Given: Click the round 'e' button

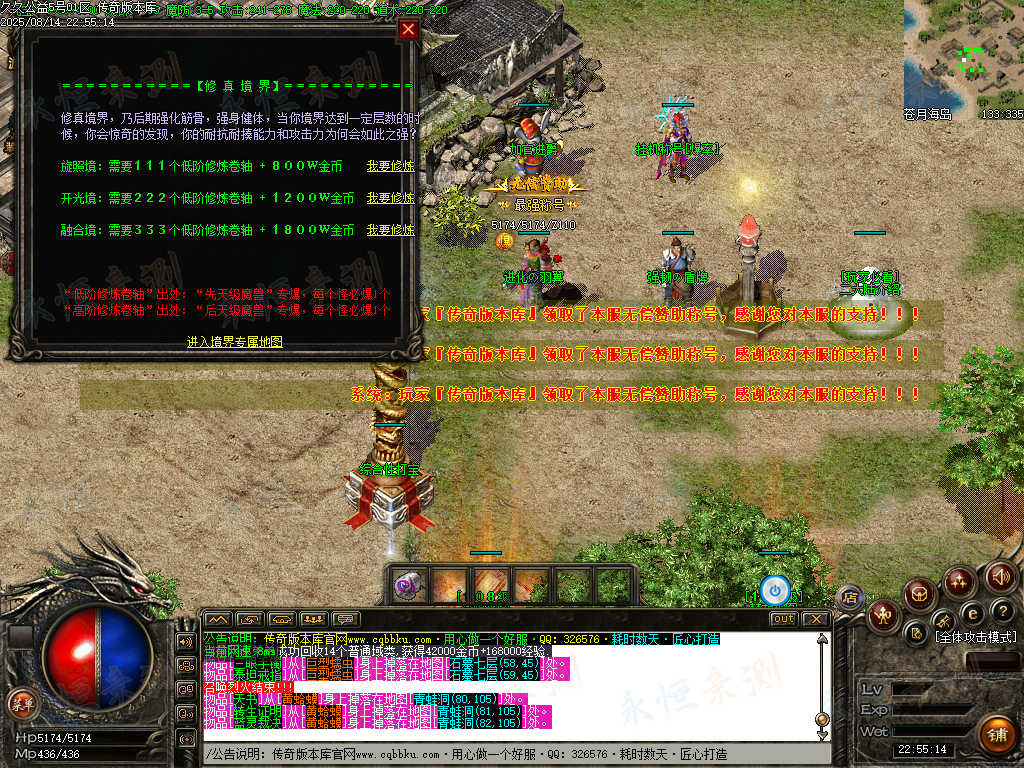Looking at the screenshot, I should tap(971, 612).
